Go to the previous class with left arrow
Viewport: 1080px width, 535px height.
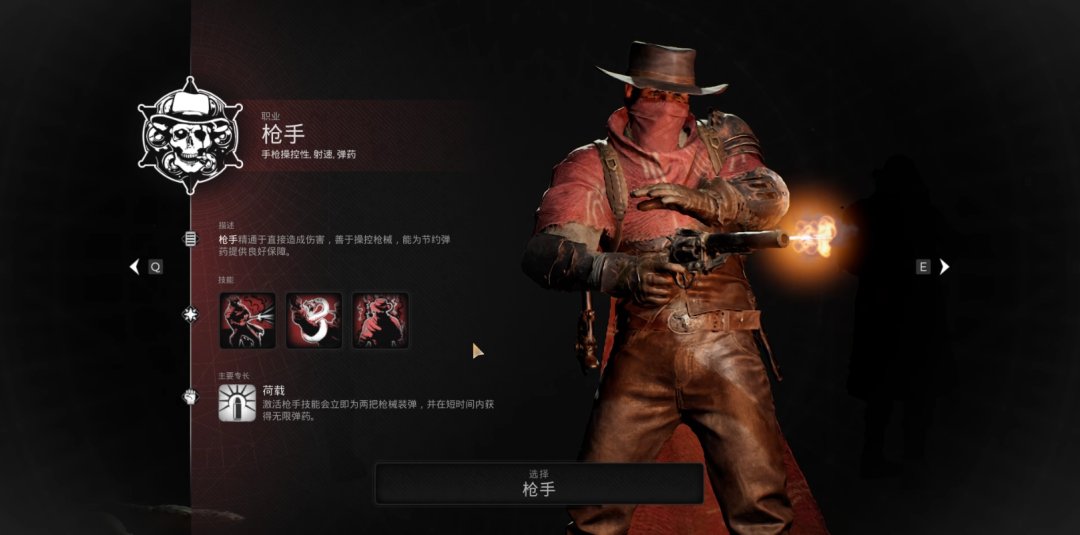(x=135, y=267)
